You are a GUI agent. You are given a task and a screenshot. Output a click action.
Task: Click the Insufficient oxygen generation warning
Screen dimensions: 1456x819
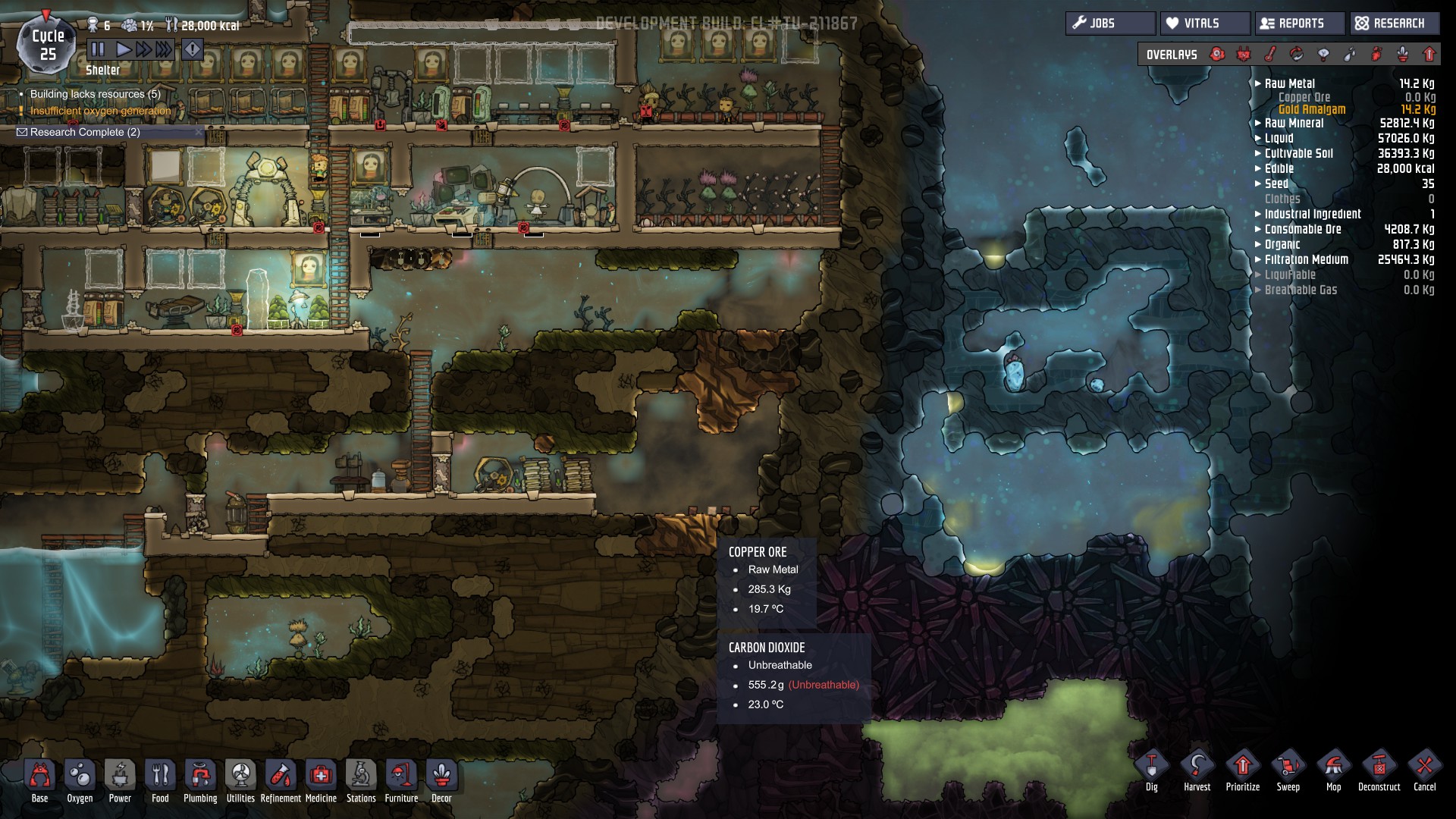[100, 111]
